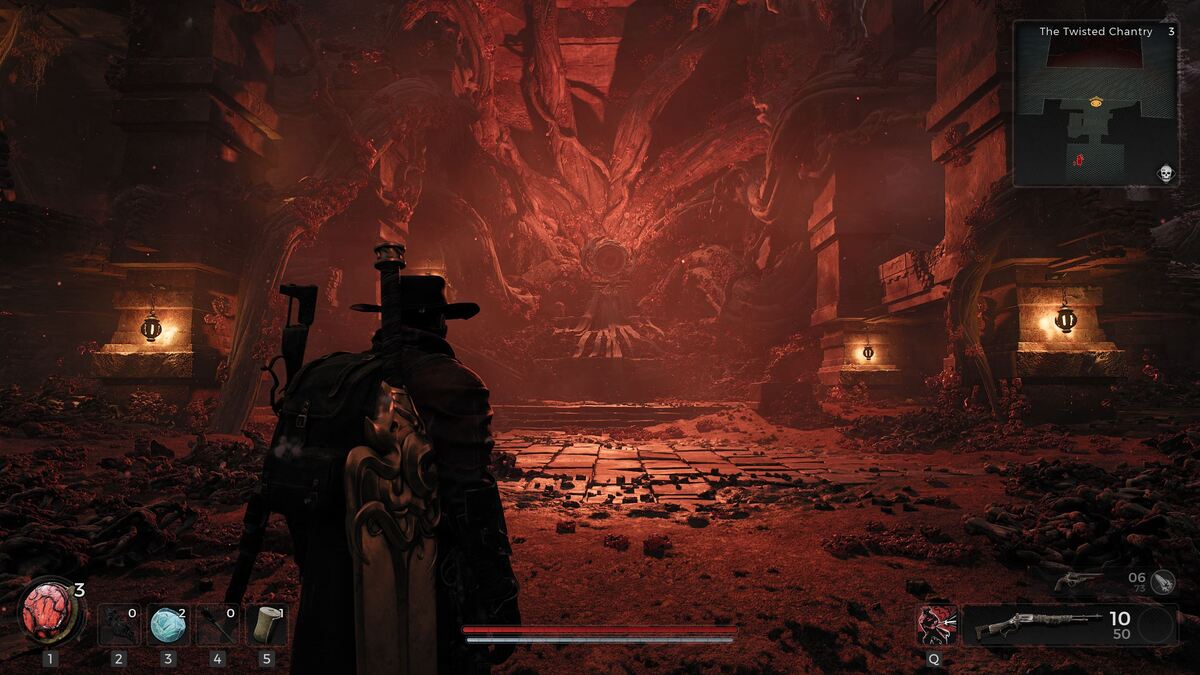Switch to the revolver sidearm
Image resolution: width=1200 pixels, height=675 pixels.
coord(1081,580)
